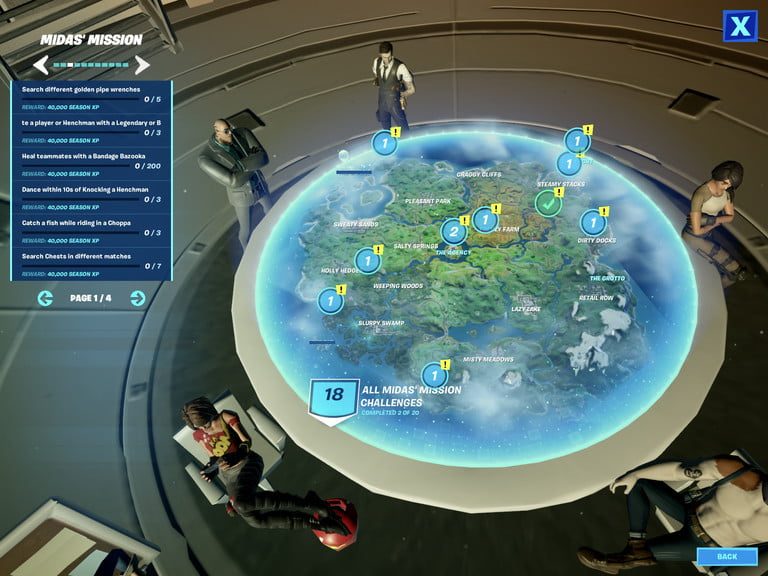Select the Choppa fishing challenge
The width and height of the screenshot is (768, 576).
point(91,228)
